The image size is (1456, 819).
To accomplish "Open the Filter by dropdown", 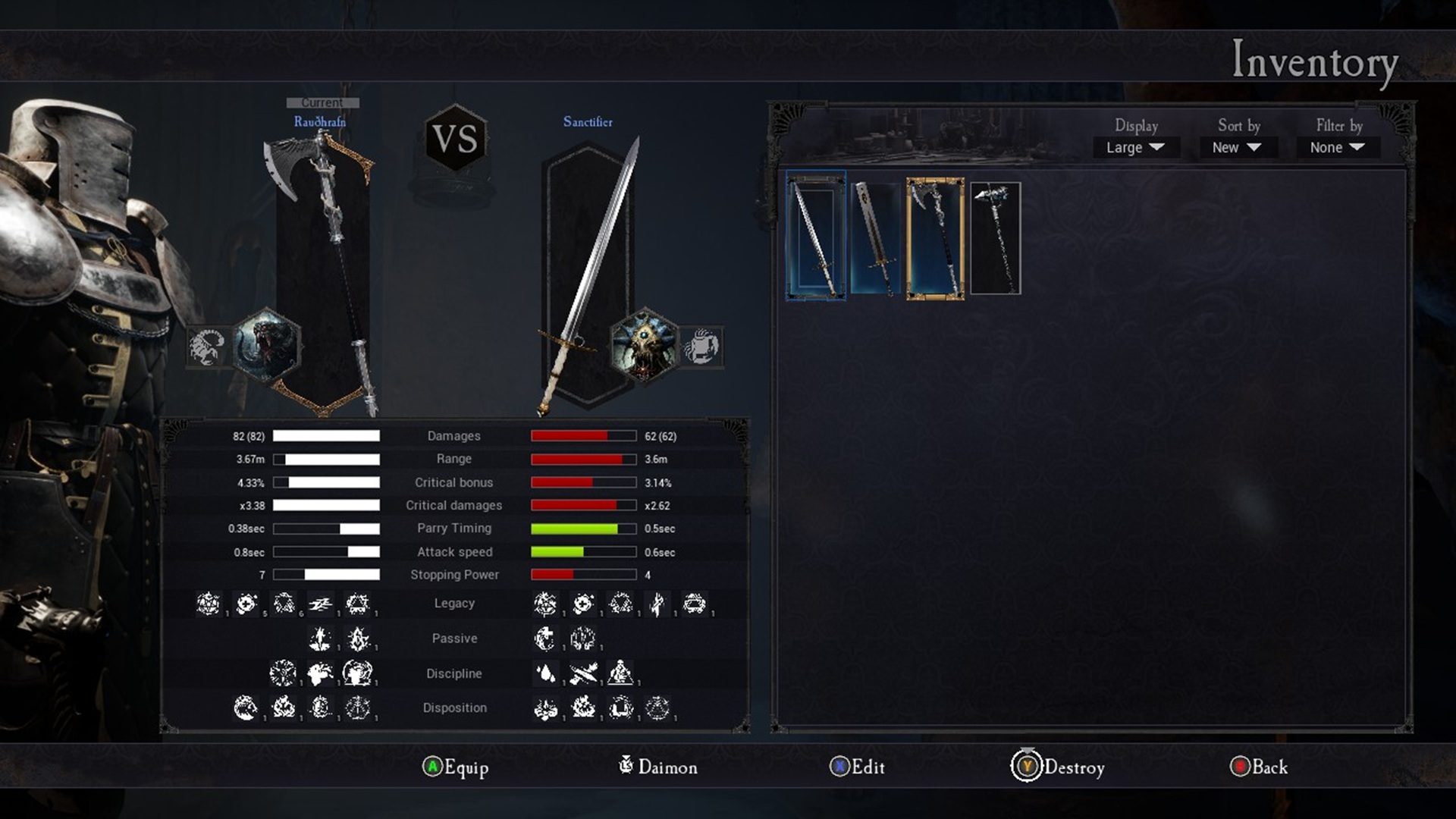I will pos(1338,147).
